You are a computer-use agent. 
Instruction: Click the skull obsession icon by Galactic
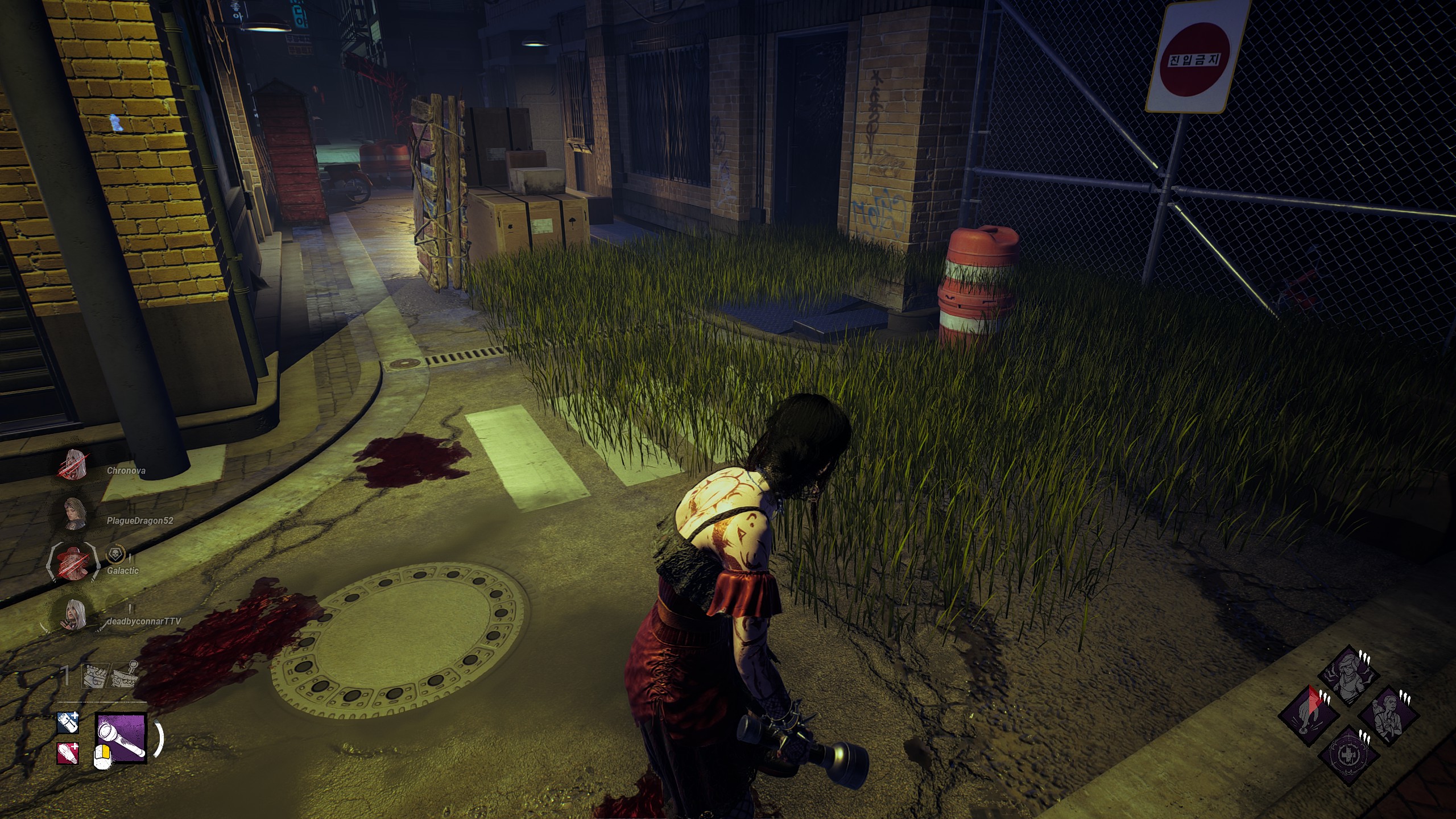(114, 556)
